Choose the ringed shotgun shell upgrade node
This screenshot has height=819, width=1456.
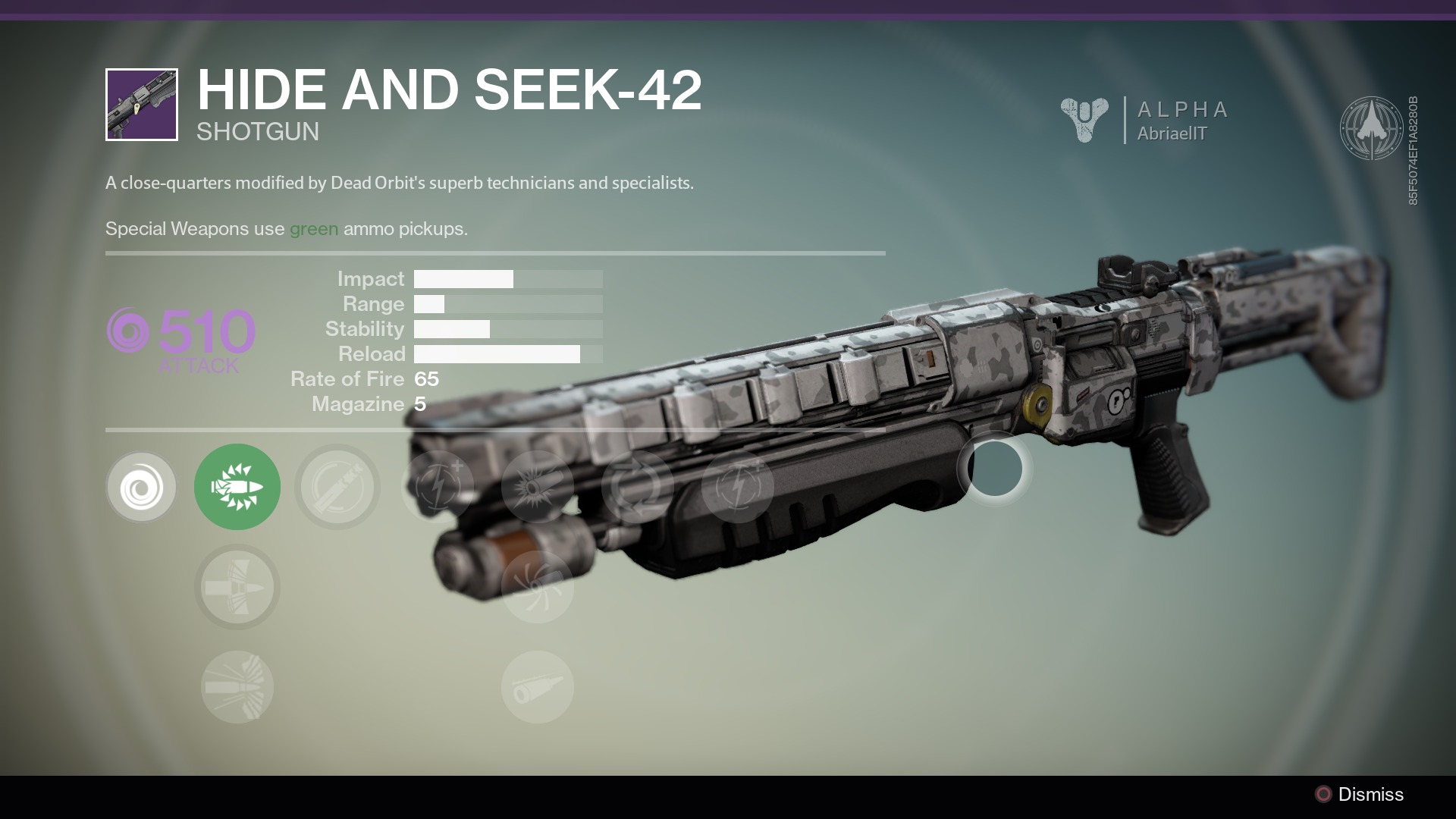(x=337, y=487)
